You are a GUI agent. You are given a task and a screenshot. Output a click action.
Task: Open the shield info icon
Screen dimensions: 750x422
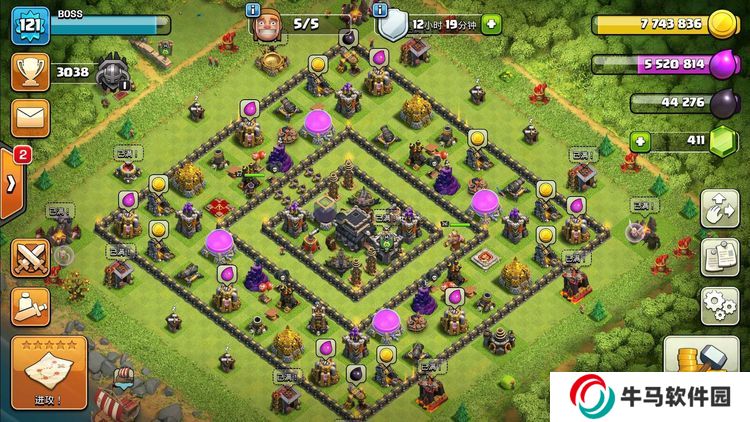click(379, 9)
